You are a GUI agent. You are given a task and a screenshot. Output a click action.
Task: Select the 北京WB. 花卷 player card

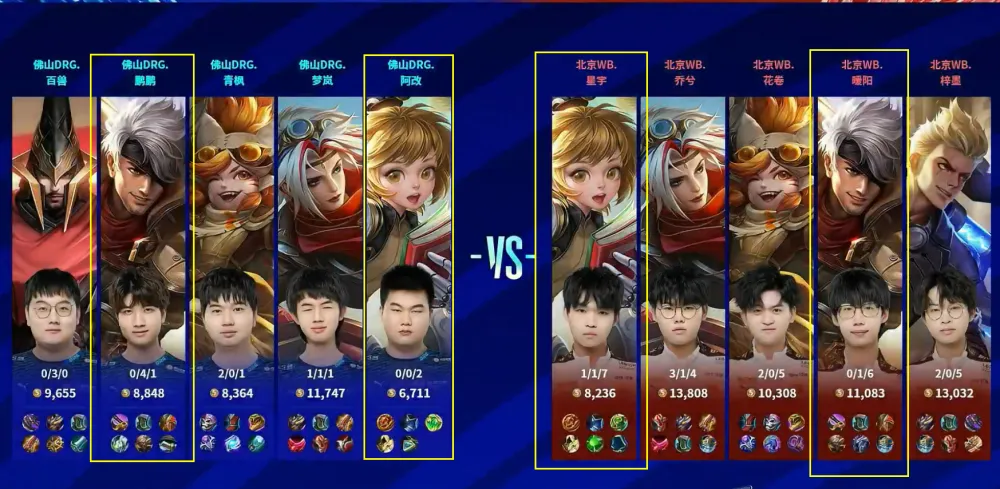772,260
